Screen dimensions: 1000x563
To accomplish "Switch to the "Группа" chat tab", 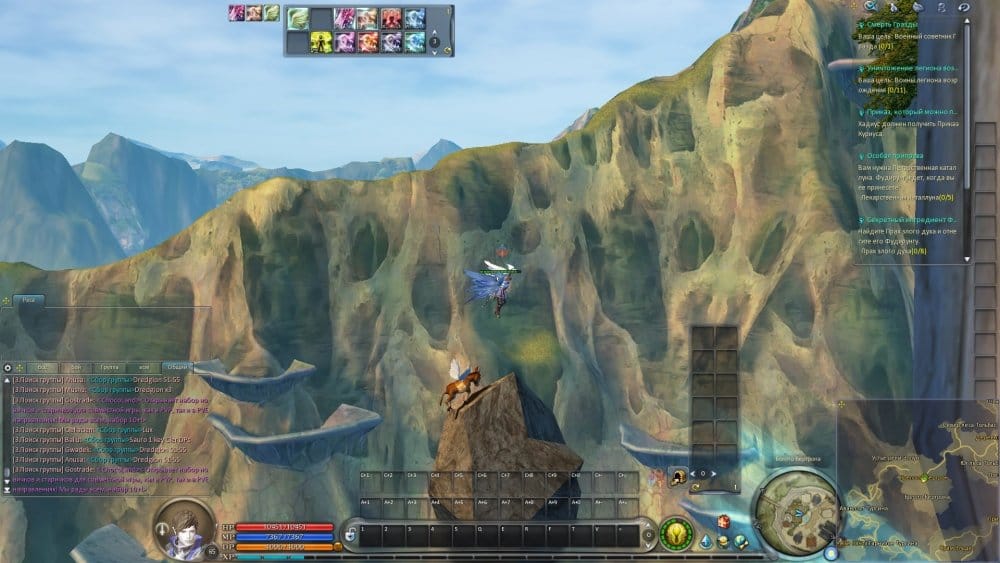I will [x=110, y=368].
